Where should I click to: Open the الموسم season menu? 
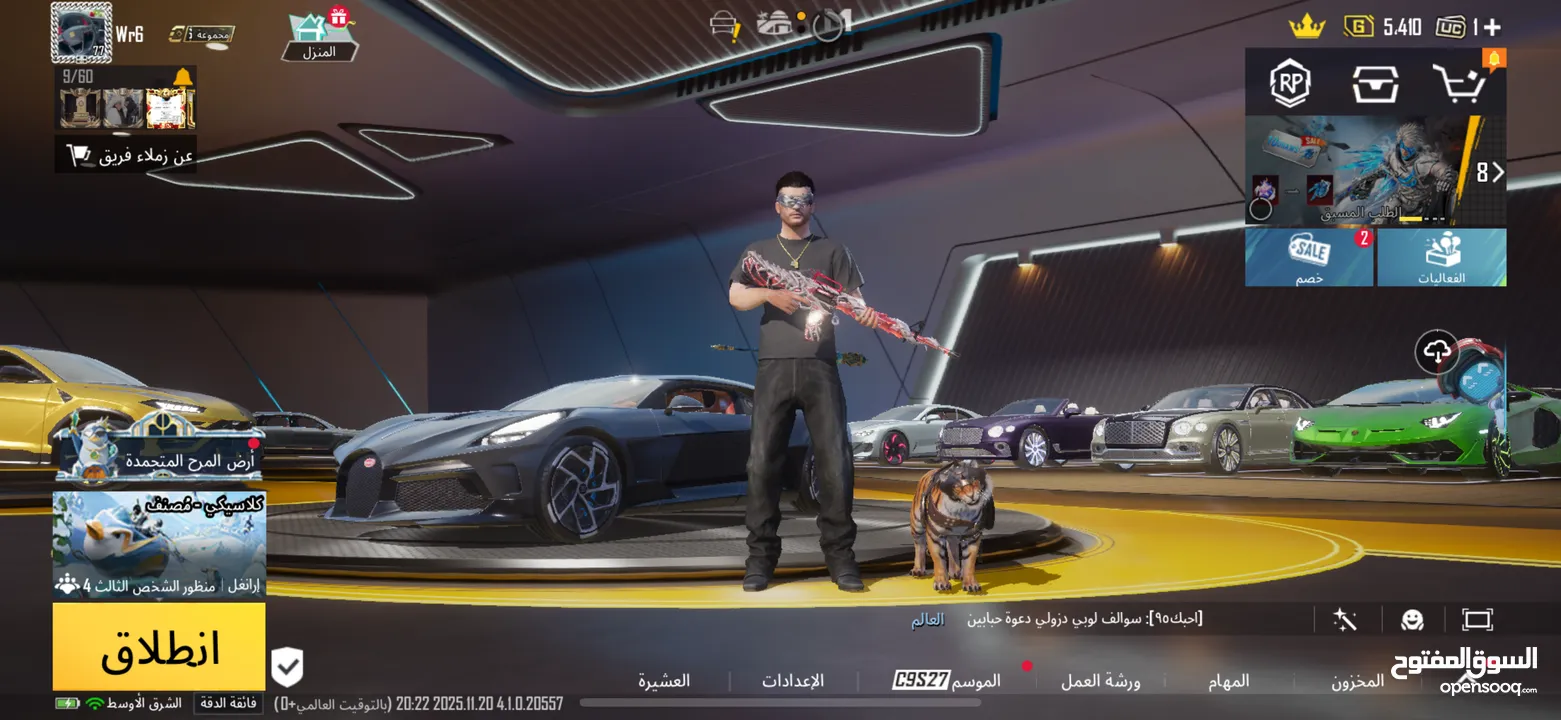tap(946, 681)
